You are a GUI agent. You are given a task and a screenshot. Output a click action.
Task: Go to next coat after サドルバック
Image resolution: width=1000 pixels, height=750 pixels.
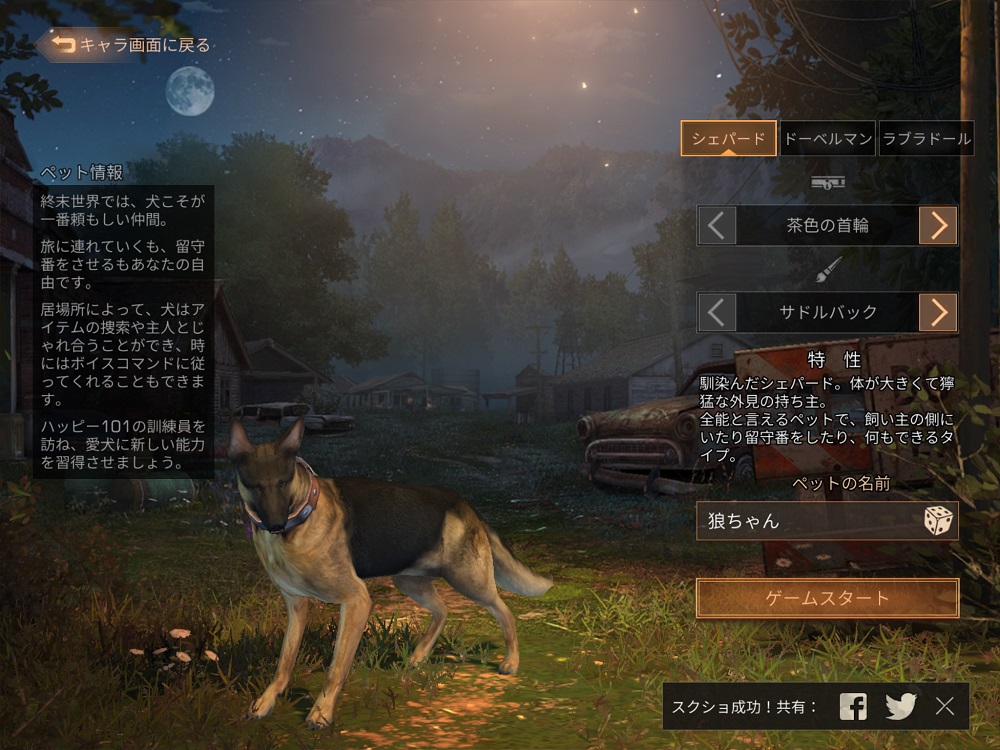[938, 313]
